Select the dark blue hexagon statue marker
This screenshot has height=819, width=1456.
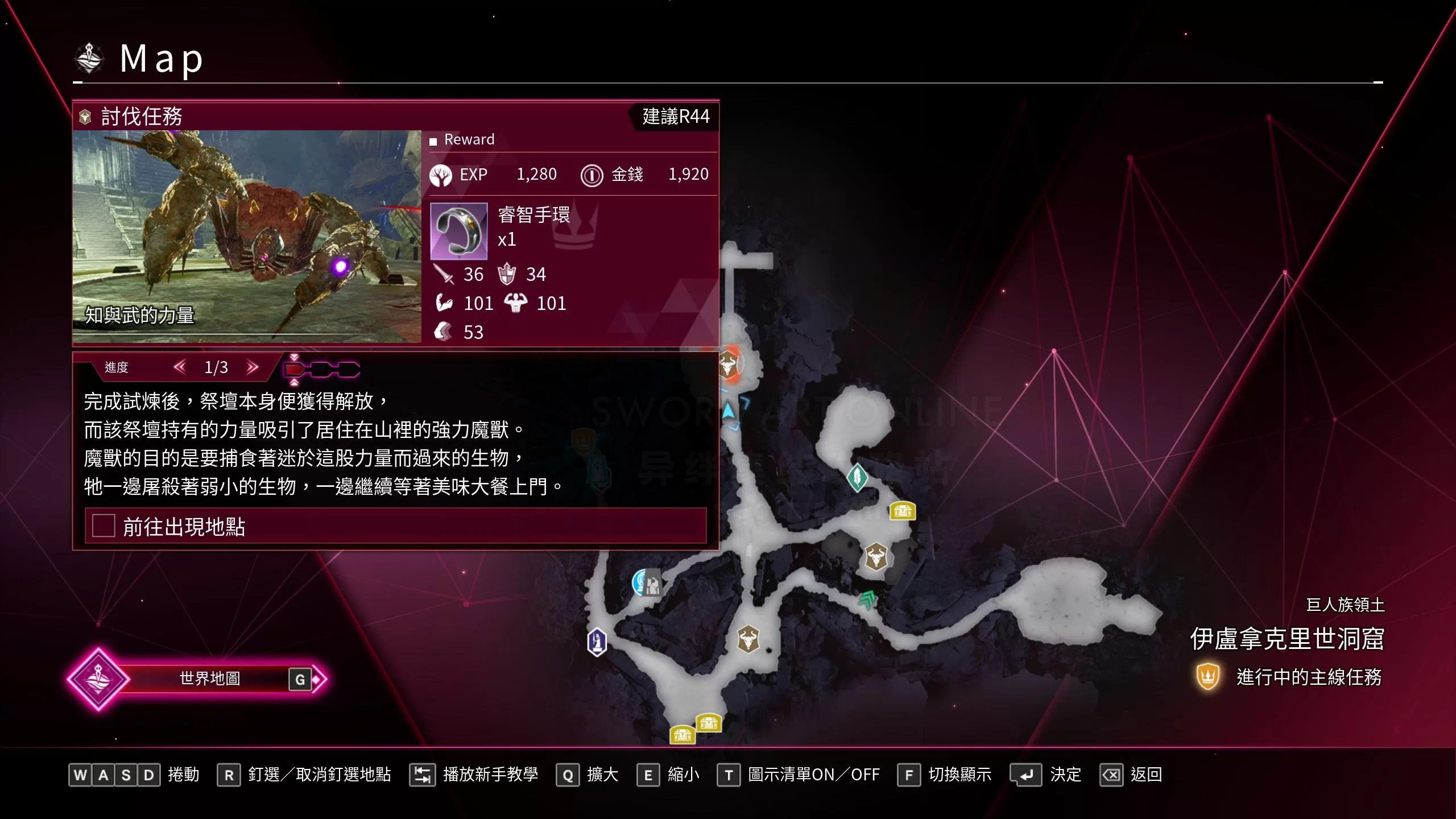pyautogui.click(x=597, y=642)
